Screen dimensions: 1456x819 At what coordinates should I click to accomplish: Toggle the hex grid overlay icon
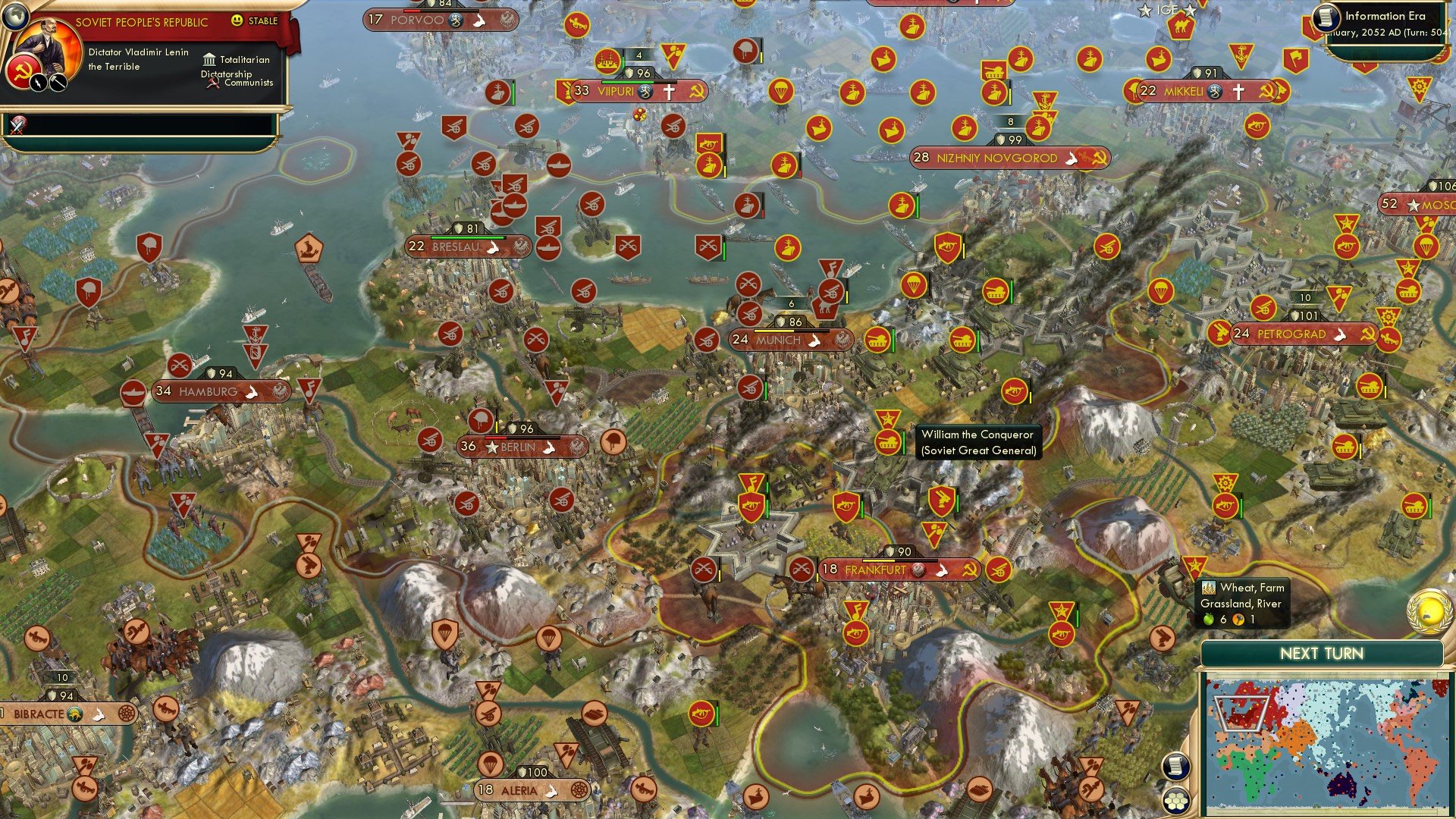pyautogui.click(x=1175, y=802)
